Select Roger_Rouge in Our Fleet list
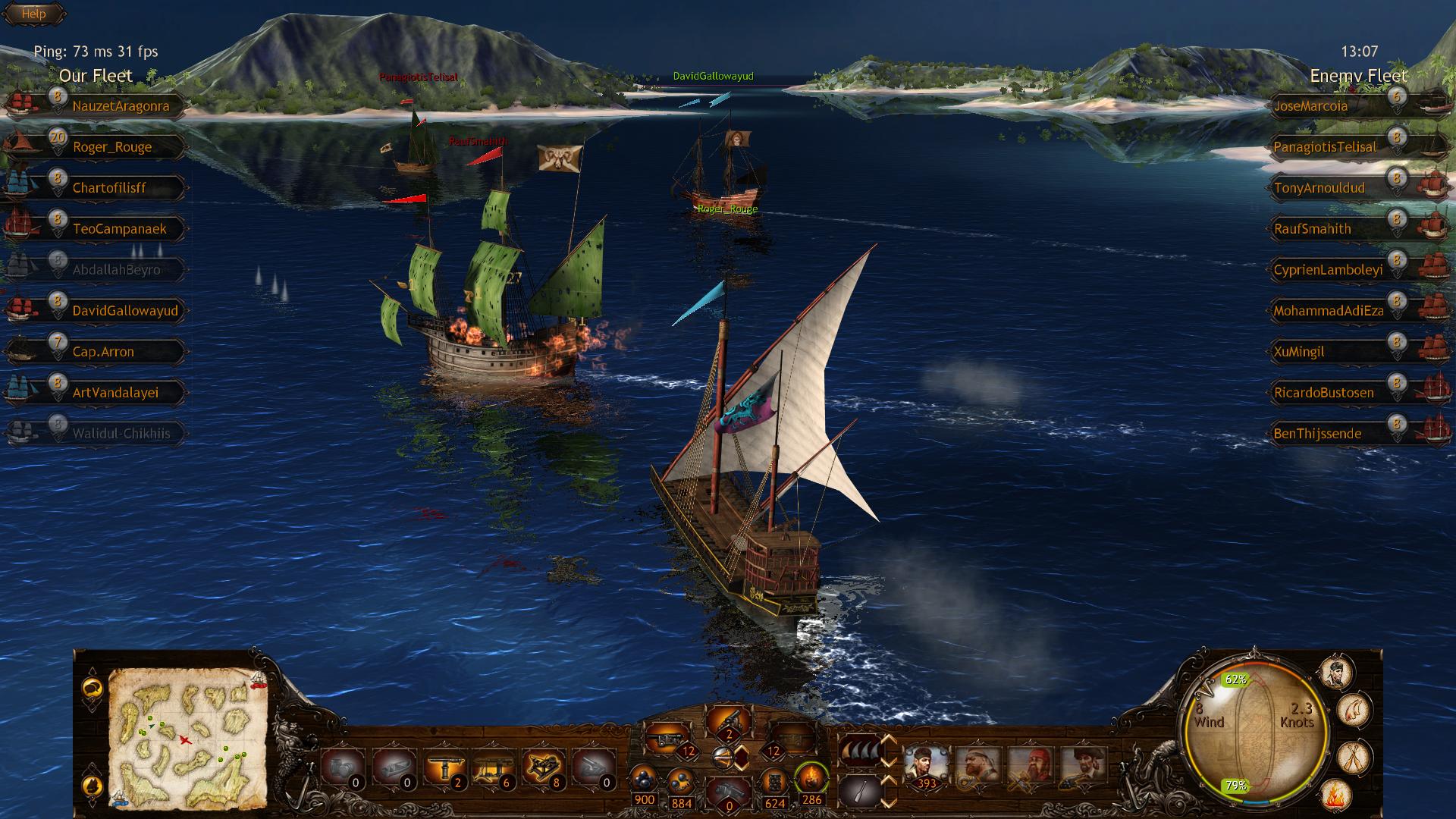 pyautogui.click(x=111, y=147)
